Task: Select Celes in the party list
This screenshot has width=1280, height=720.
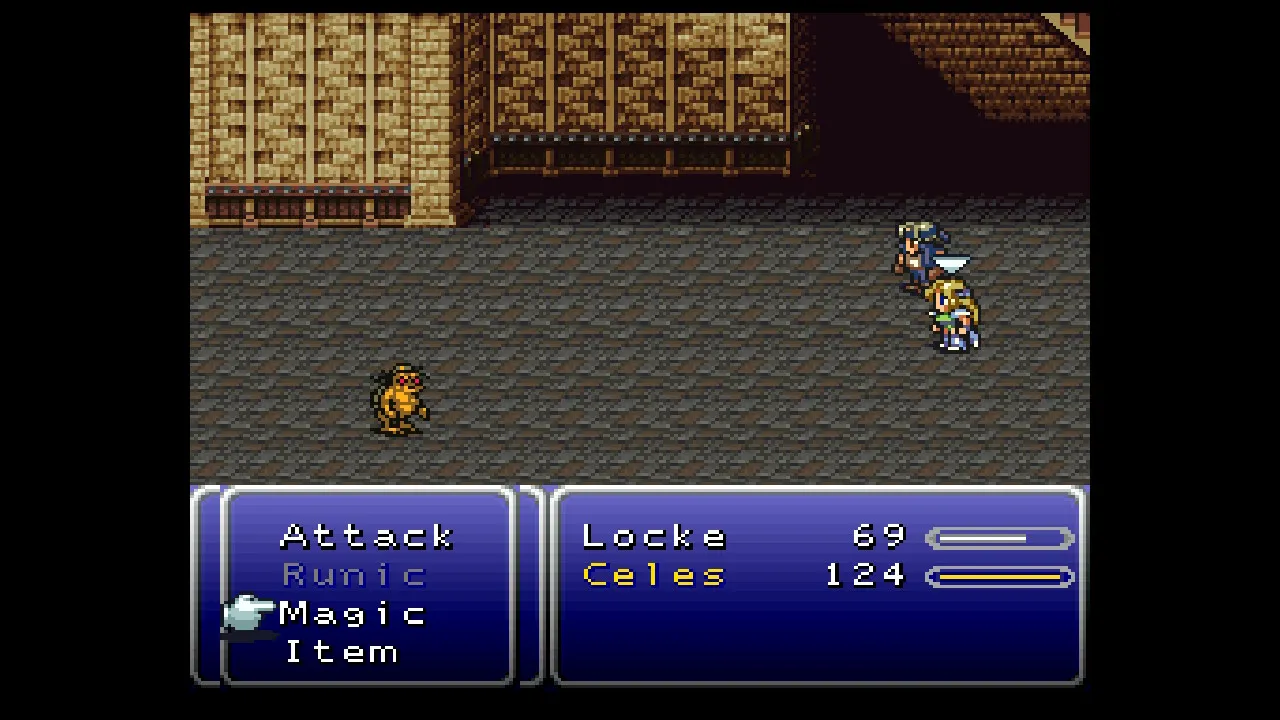Action: tap(654, 575)
